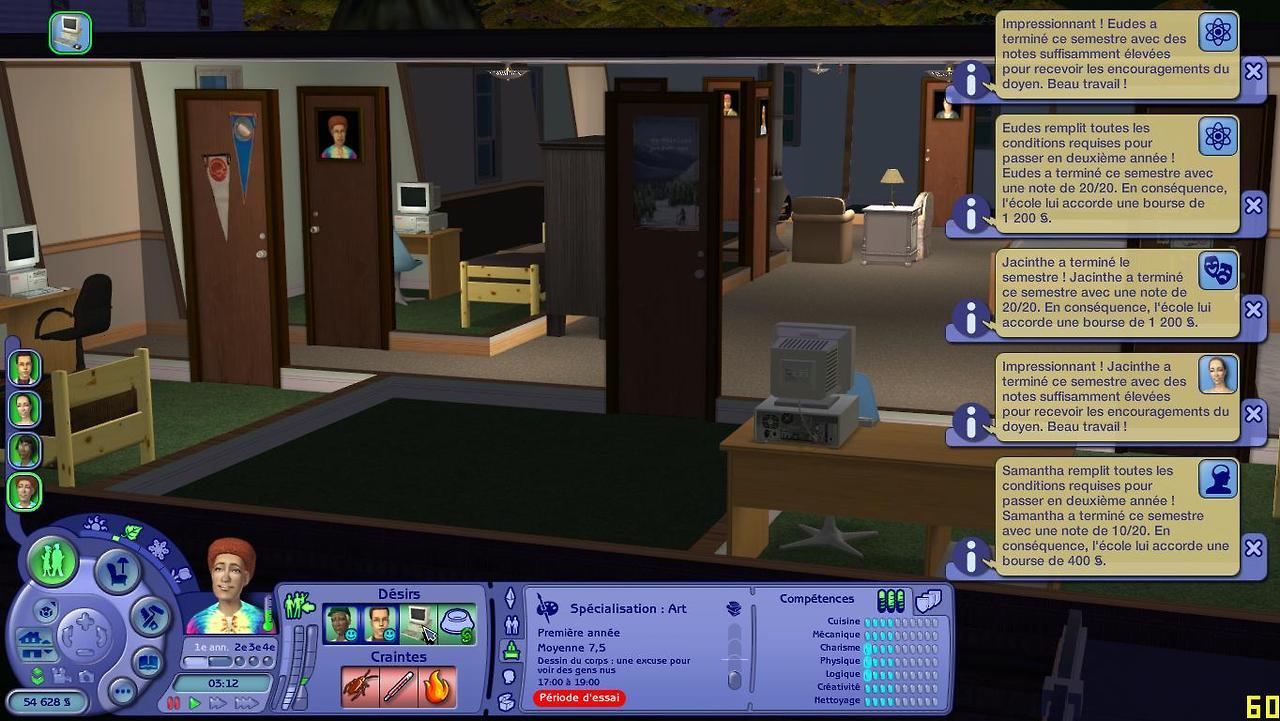Select the computer desire in Désirs panel
The height and width of the screenshot is (721, 1280).
pyautogui.click(x=417, y=625)
